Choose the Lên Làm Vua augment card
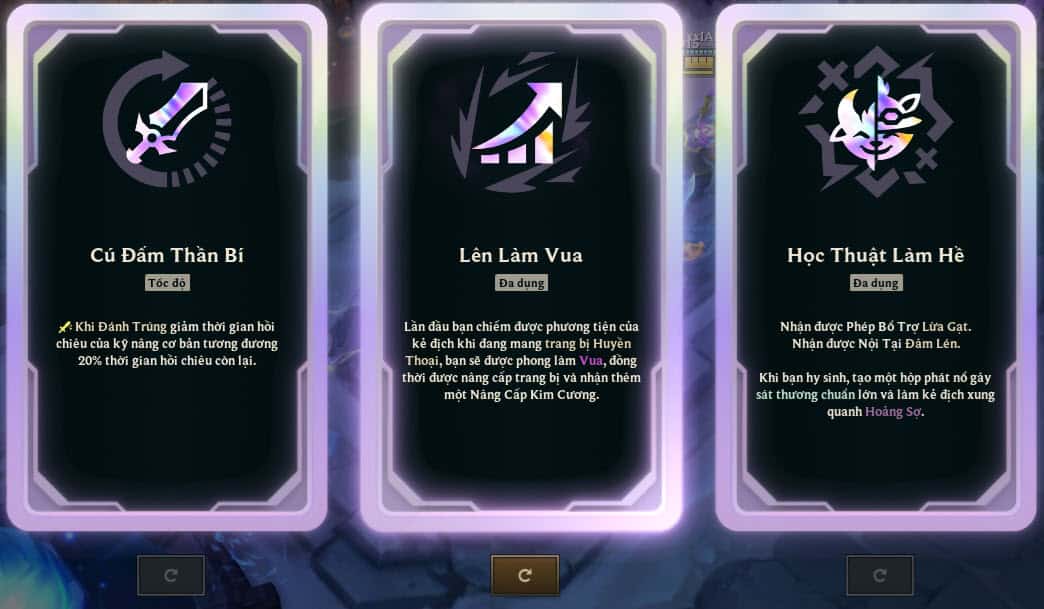Viewport: 1044px width, 609px height. (521, 267)
